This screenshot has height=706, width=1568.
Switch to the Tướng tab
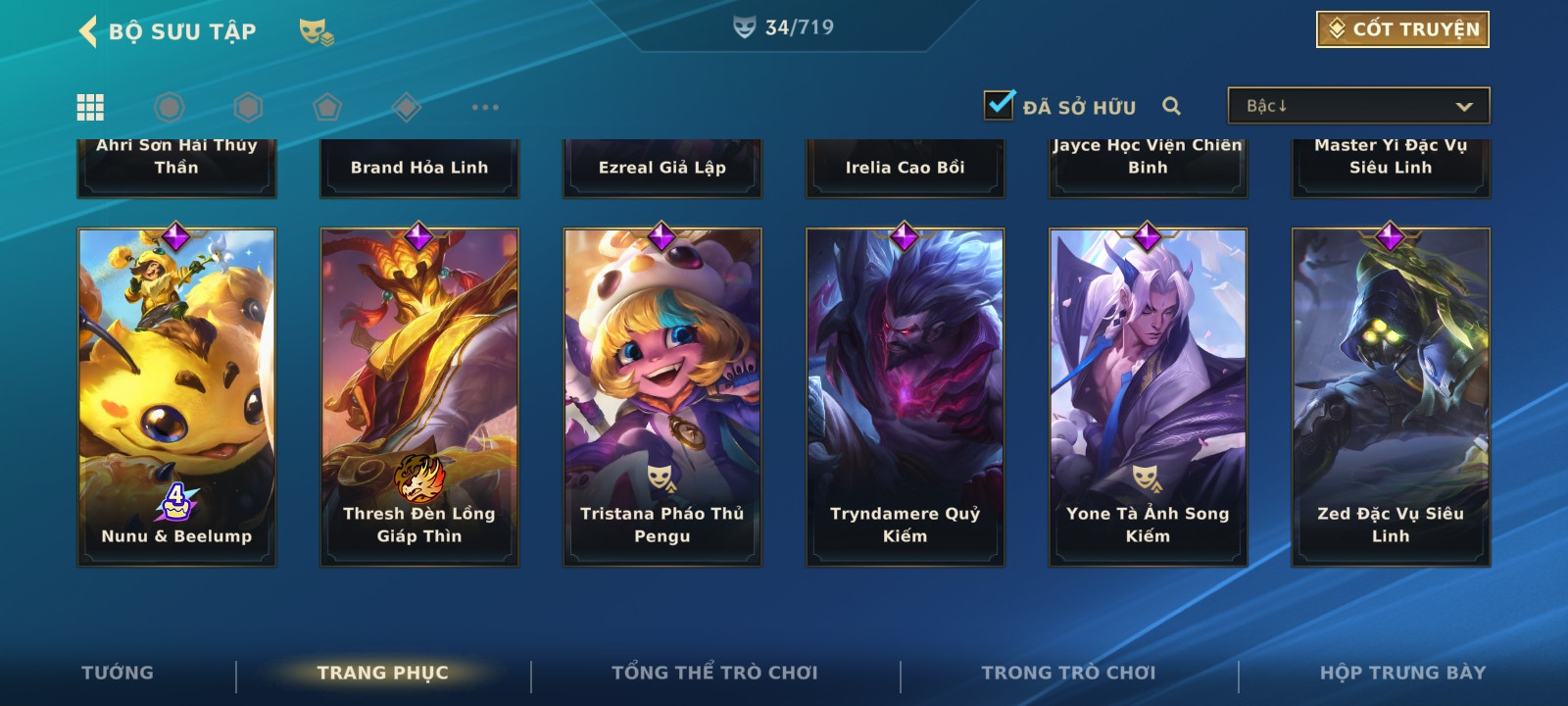click(118, 673)
